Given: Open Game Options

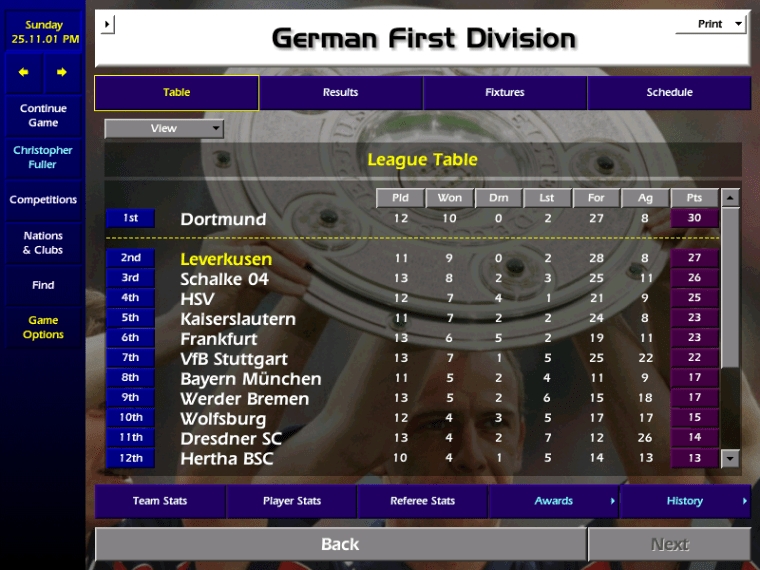Looking at the screenshot, I should pos(43,328).
